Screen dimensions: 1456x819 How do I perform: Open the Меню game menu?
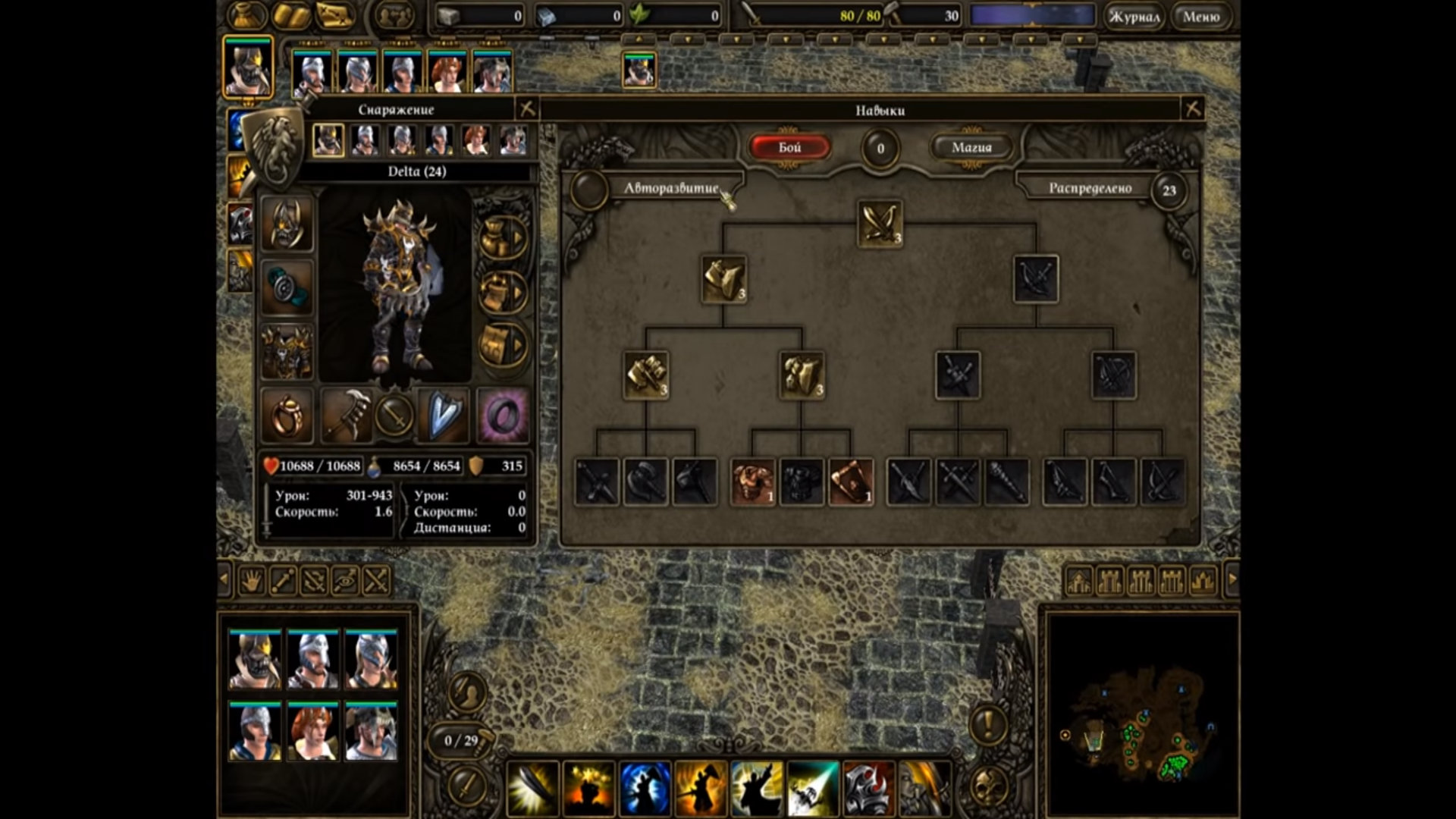tap(1201, 17)
